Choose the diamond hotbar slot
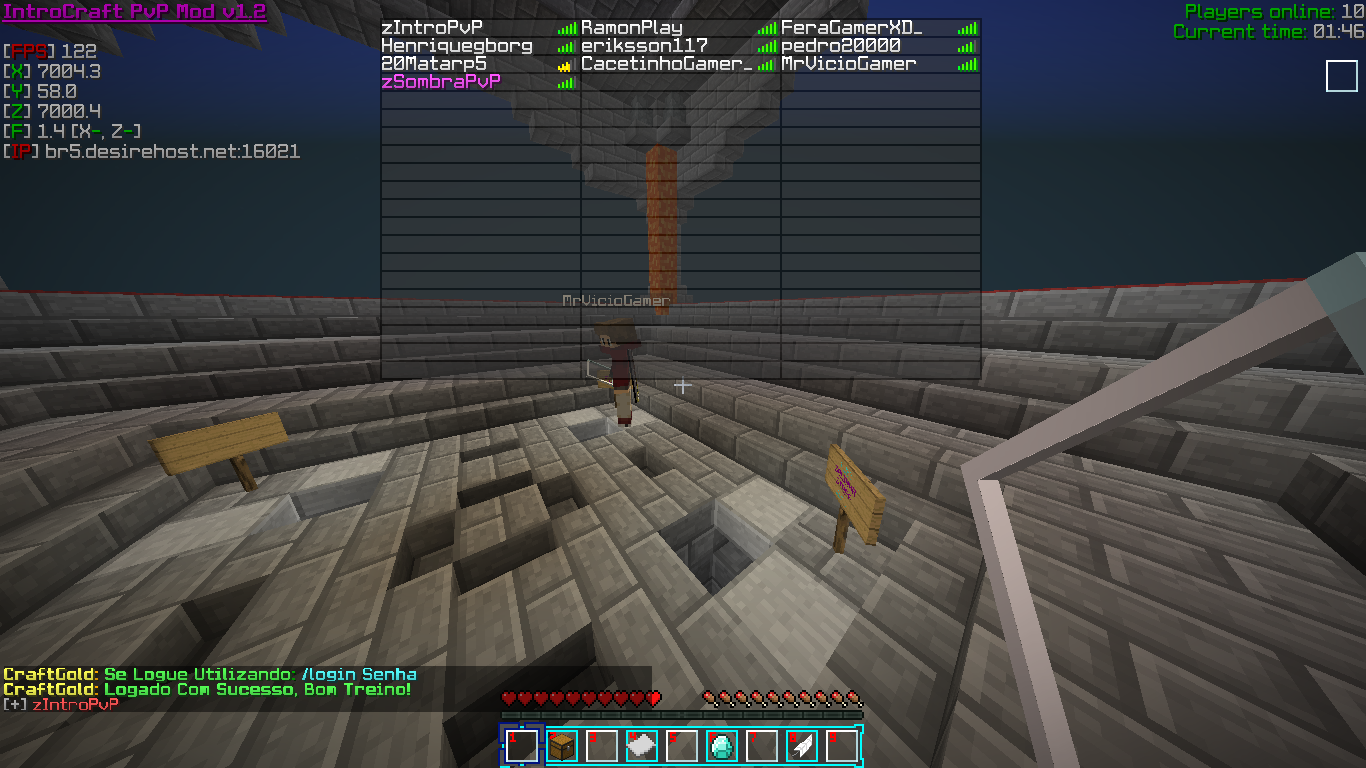 point(722,746)
